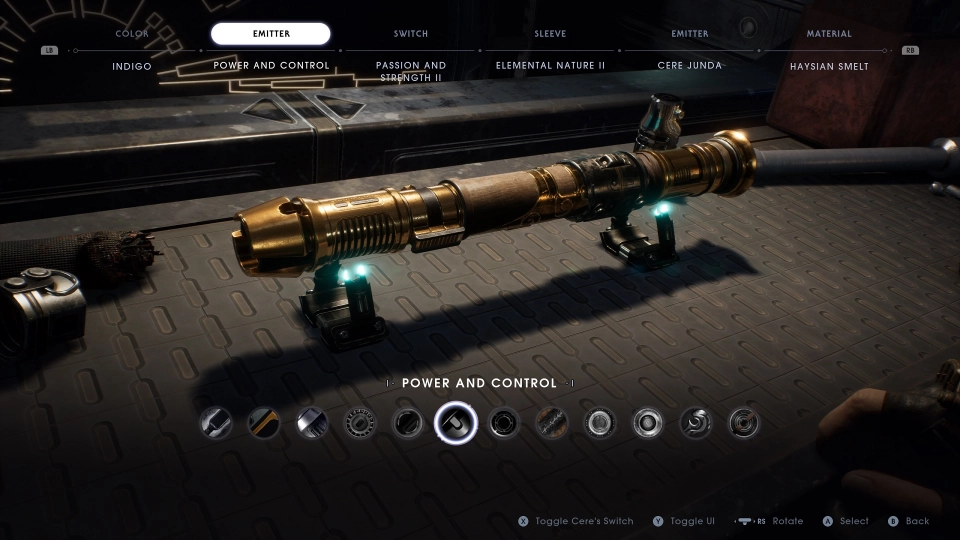
Task: Select the swirl-shaped emitter icon
Action: click(x=695, y=423)
